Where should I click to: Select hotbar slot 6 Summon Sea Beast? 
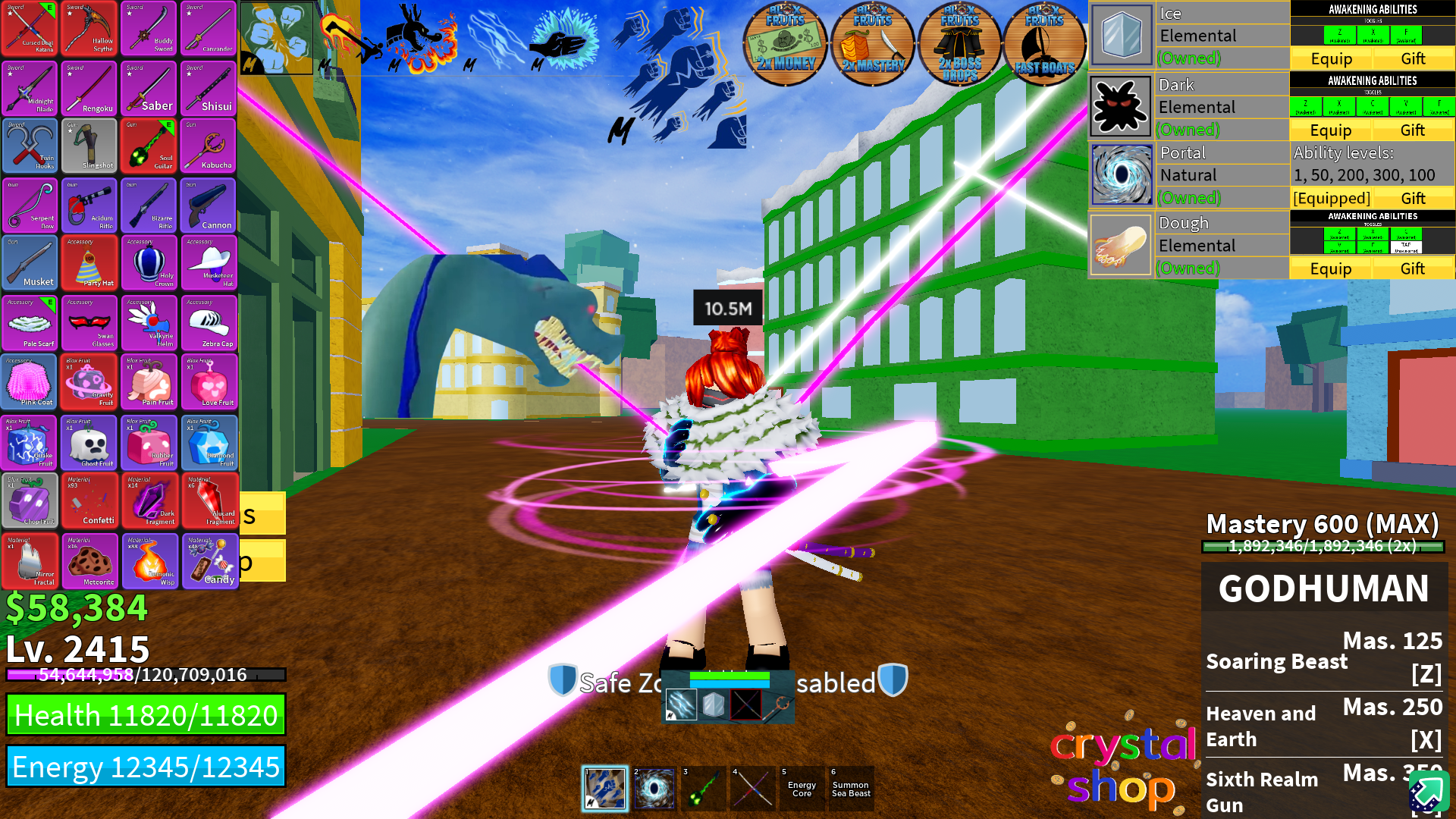pos(850,789)
